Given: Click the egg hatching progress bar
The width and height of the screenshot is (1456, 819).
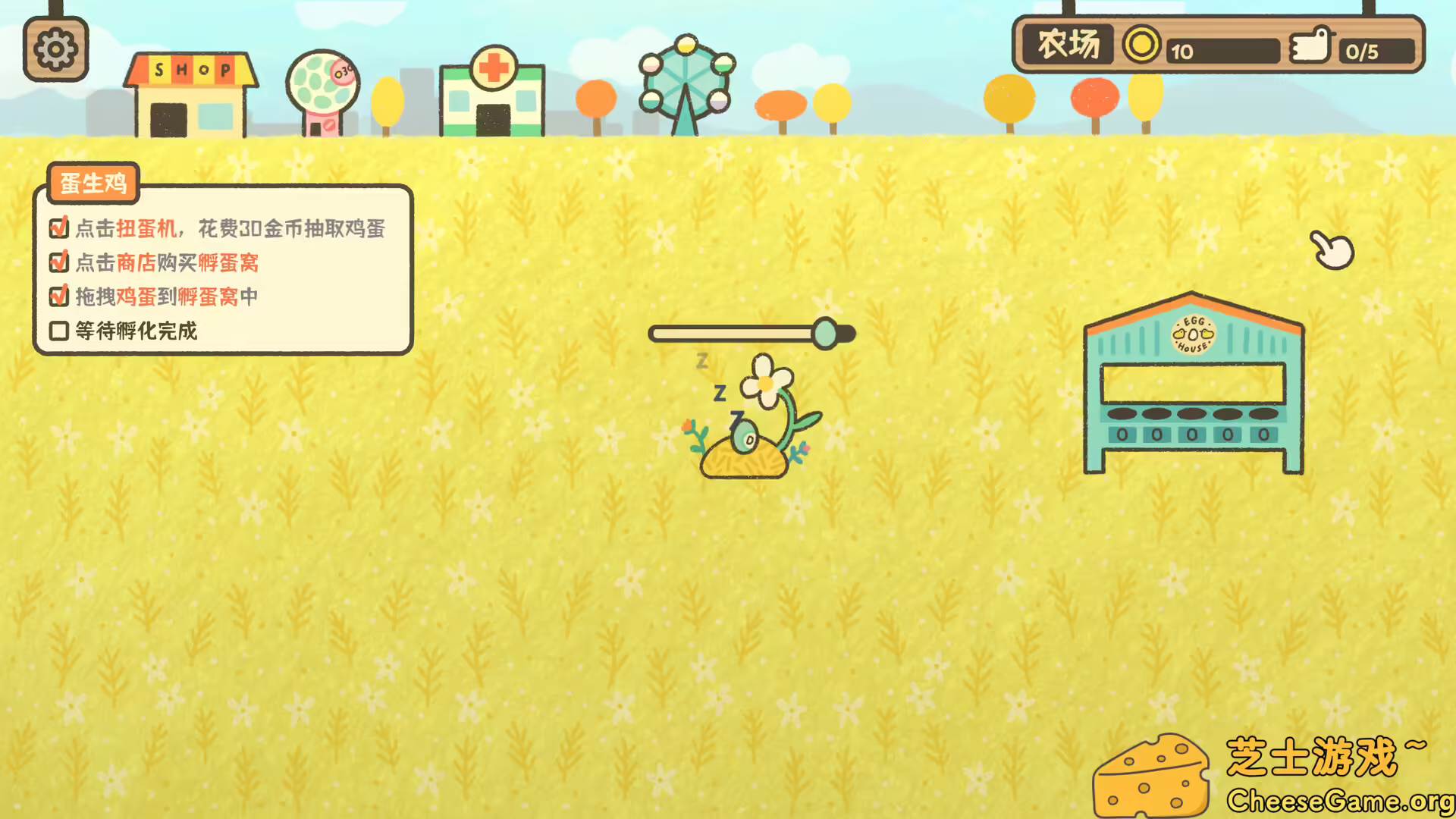Looking at the screenshot, I should pos(752,334).
